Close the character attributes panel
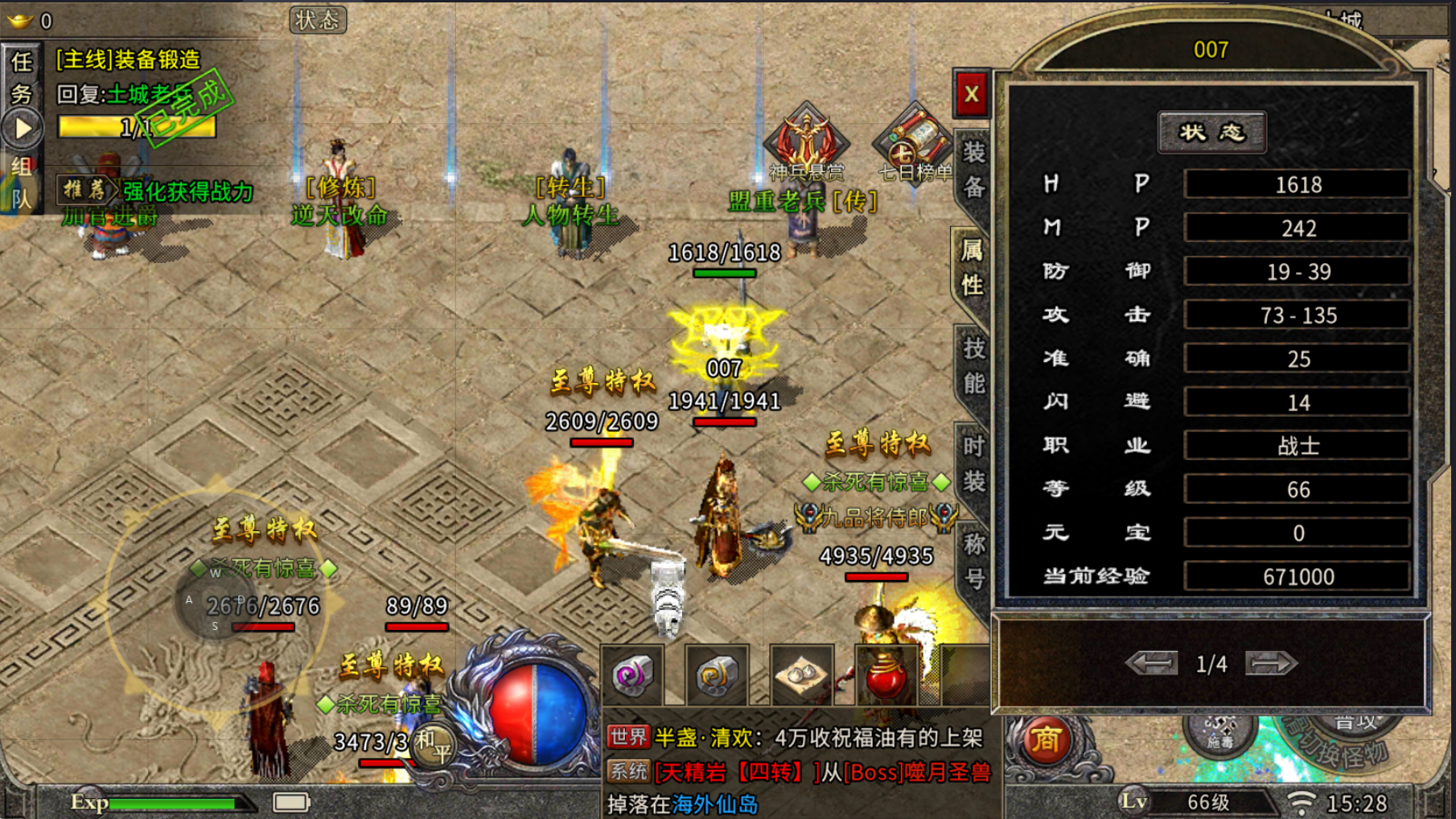 coord(972,94)
